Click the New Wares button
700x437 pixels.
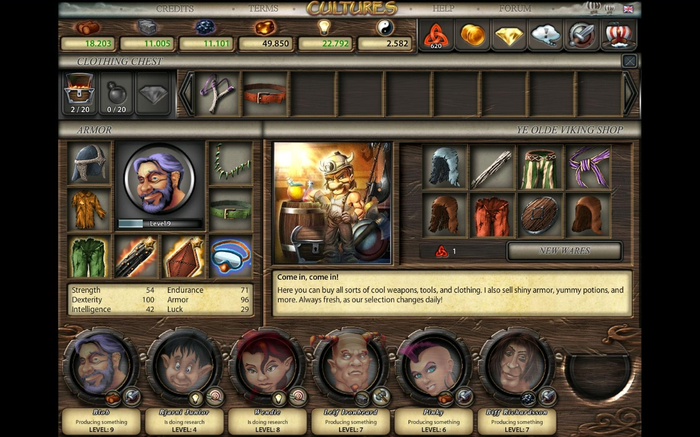pyautogui.click(x=564, y=251)
